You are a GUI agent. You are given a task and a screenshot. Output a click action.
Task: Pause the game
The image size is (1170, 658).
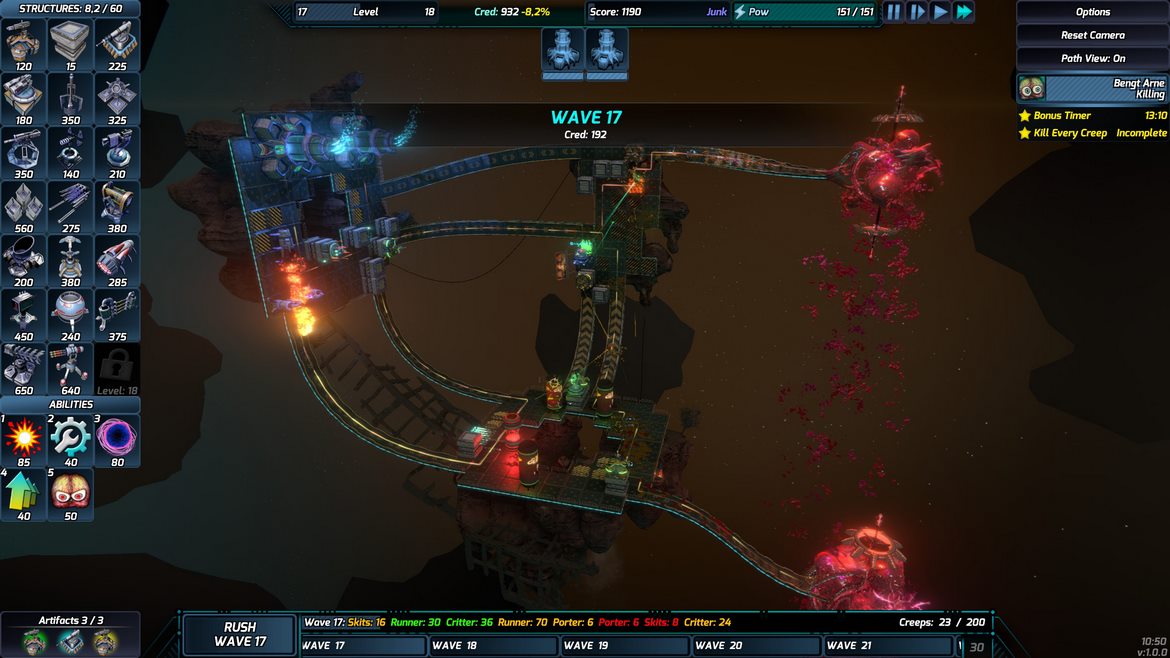click(893, 12)
